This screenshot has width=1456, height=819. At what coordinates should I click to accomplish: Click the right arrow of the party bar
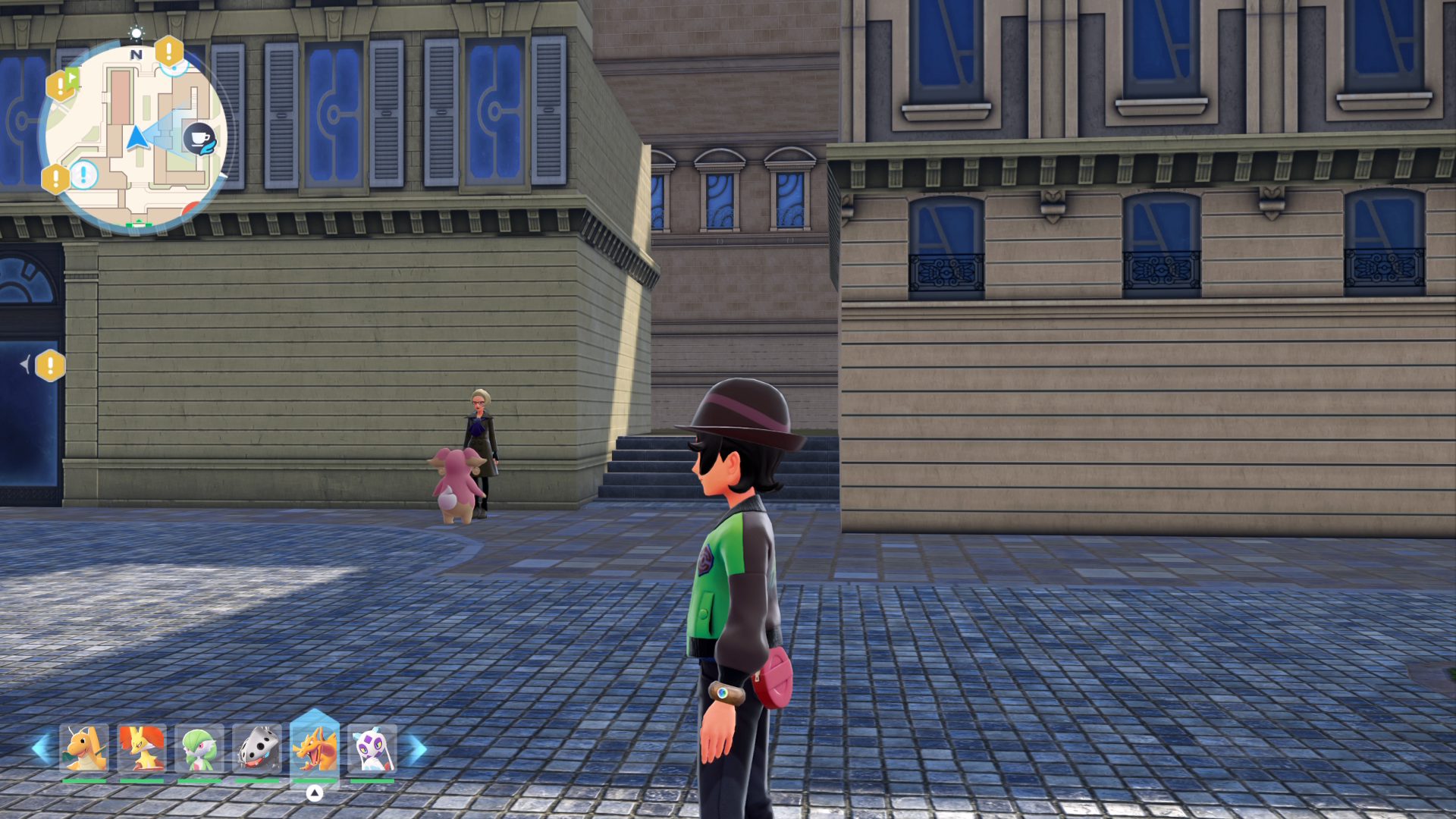point(416,749)
